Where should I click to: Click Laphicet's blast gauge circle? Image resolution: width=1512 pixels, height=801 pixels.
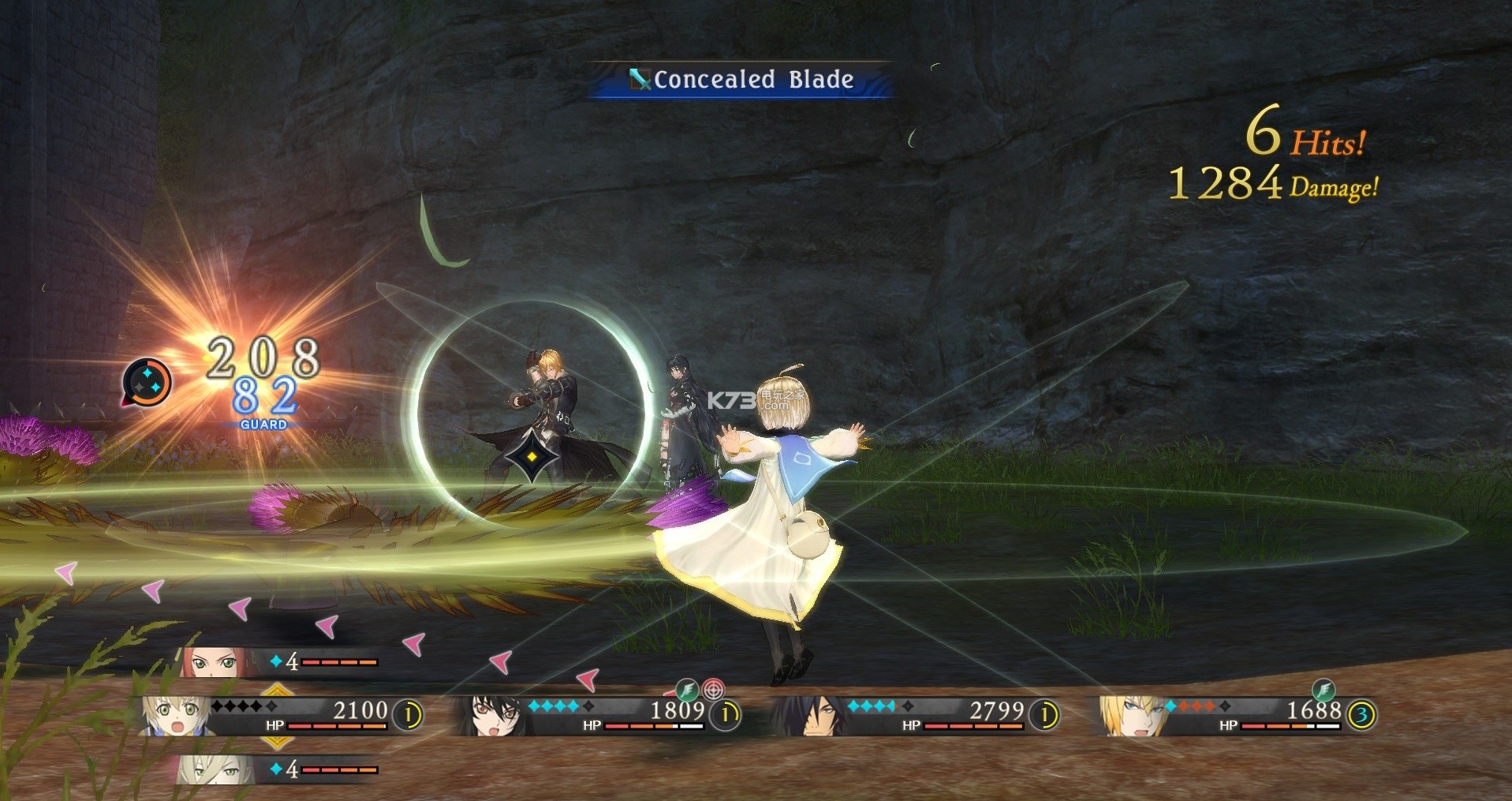click(408, 716)
